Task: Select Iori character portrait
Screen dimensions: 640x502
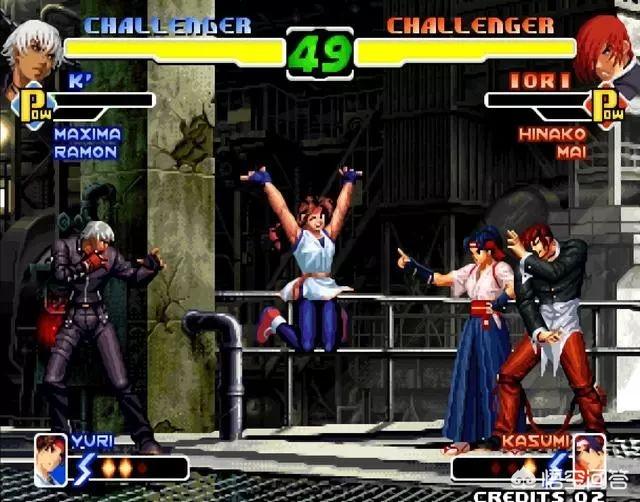Action: 610,50
